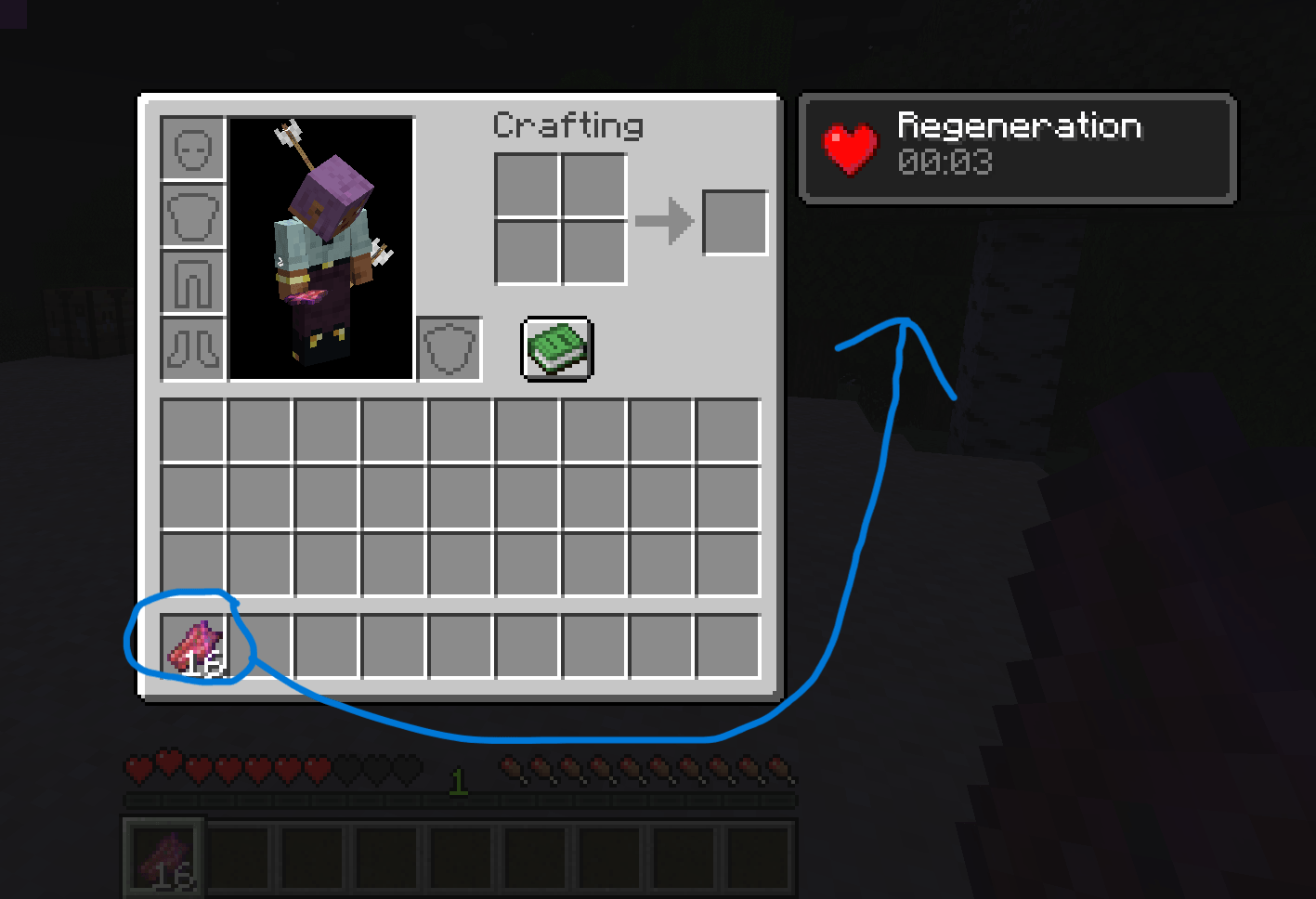Click the crafting output slot
The image size is (1316, 899).
(735, 221)
